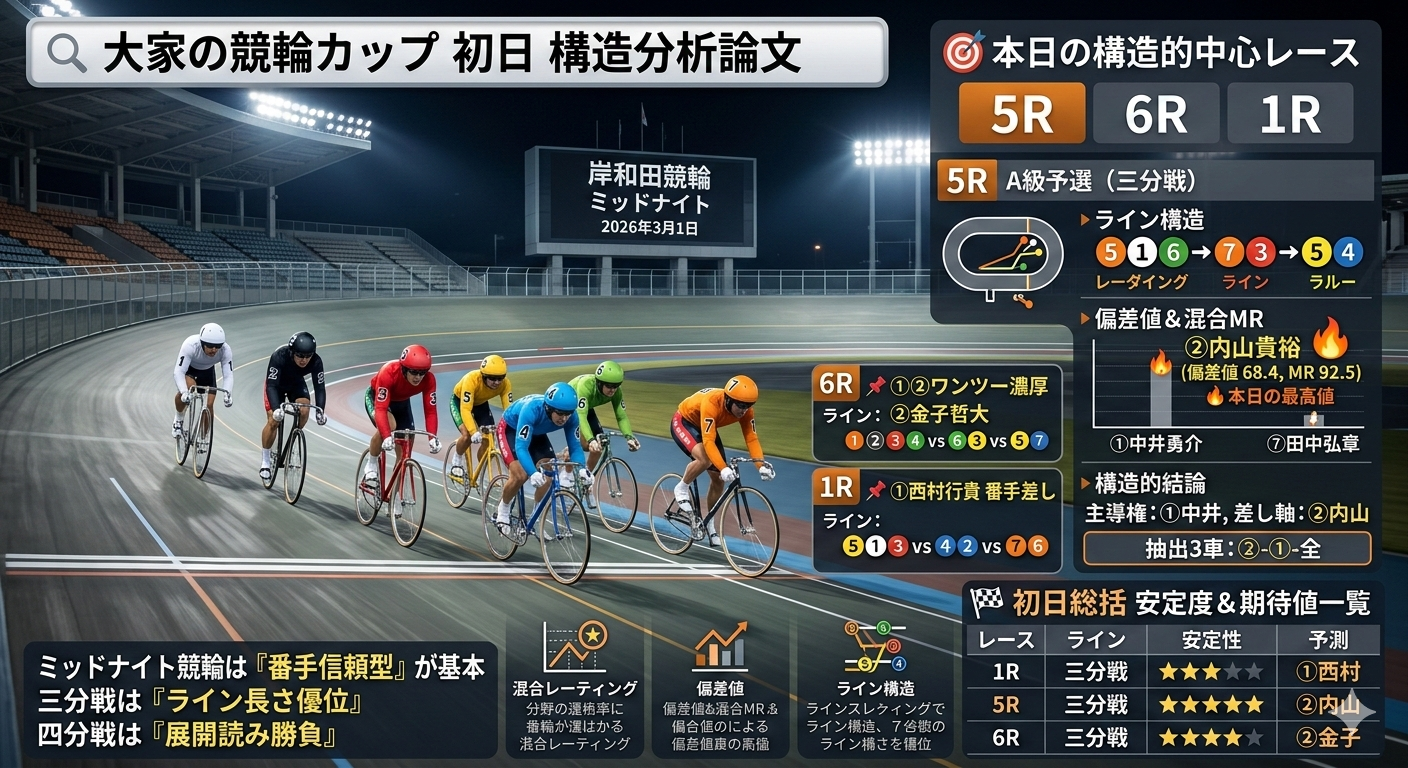This screenshot has height=768, width=1408.
Task: Click the 抽出3車 ②-①-全 button
Action: pyautogui.click(x=1227, y=548)
